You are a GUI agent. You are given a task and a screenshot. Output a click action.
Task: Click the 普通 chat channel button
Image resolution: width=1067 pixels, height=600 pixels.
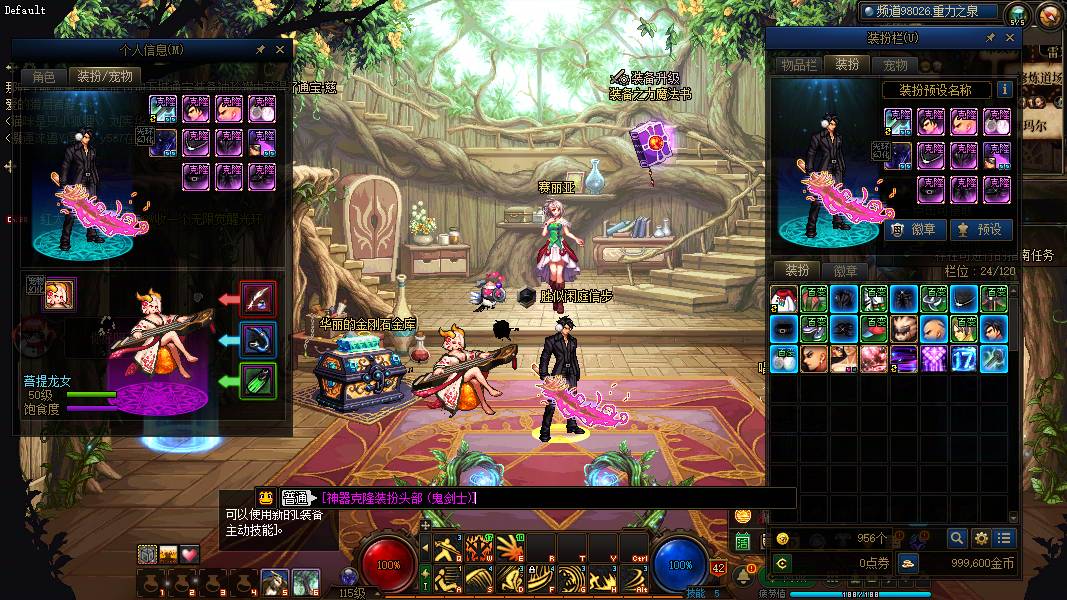295,497
